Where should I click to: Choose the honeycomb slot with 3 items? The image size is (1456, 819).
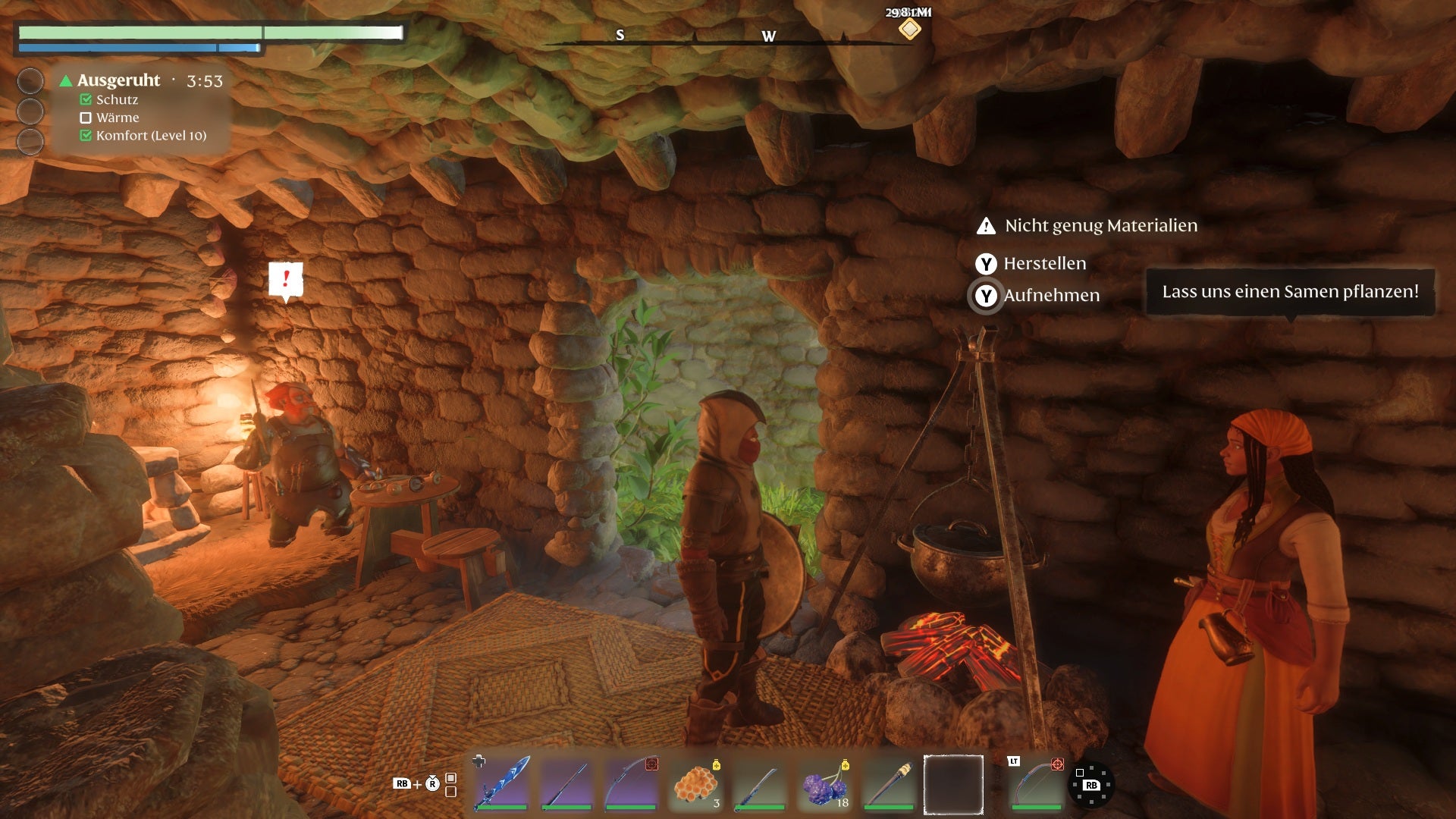point(696,783)
